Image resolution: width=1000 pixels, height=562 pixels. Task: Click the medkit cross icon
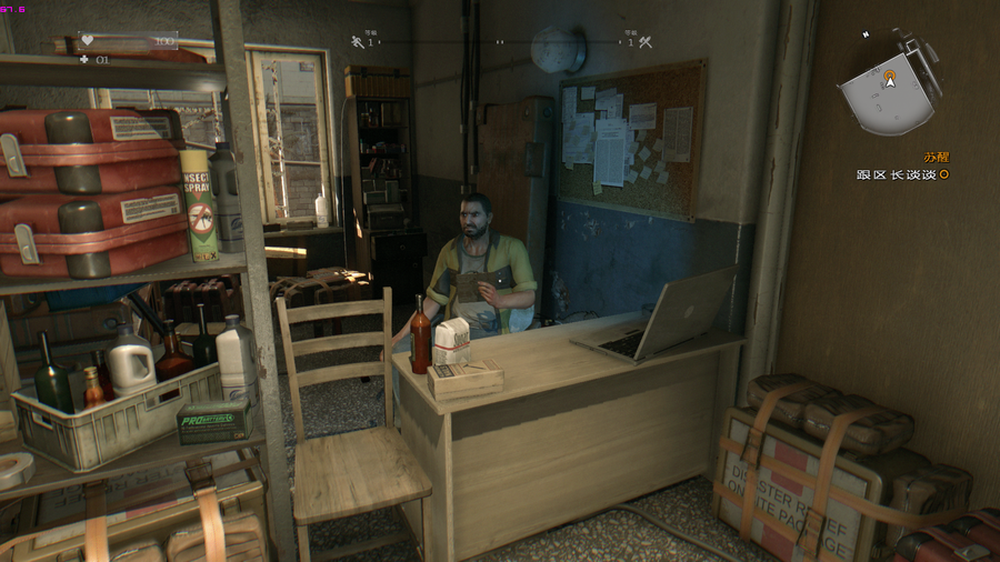coord(84,60)
